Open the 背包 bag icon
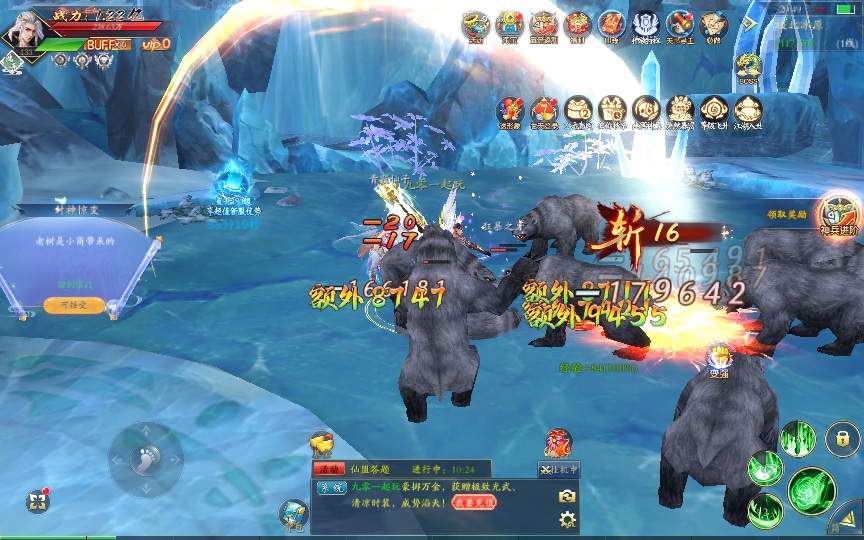The image size is (864, 540). point(294,513)
